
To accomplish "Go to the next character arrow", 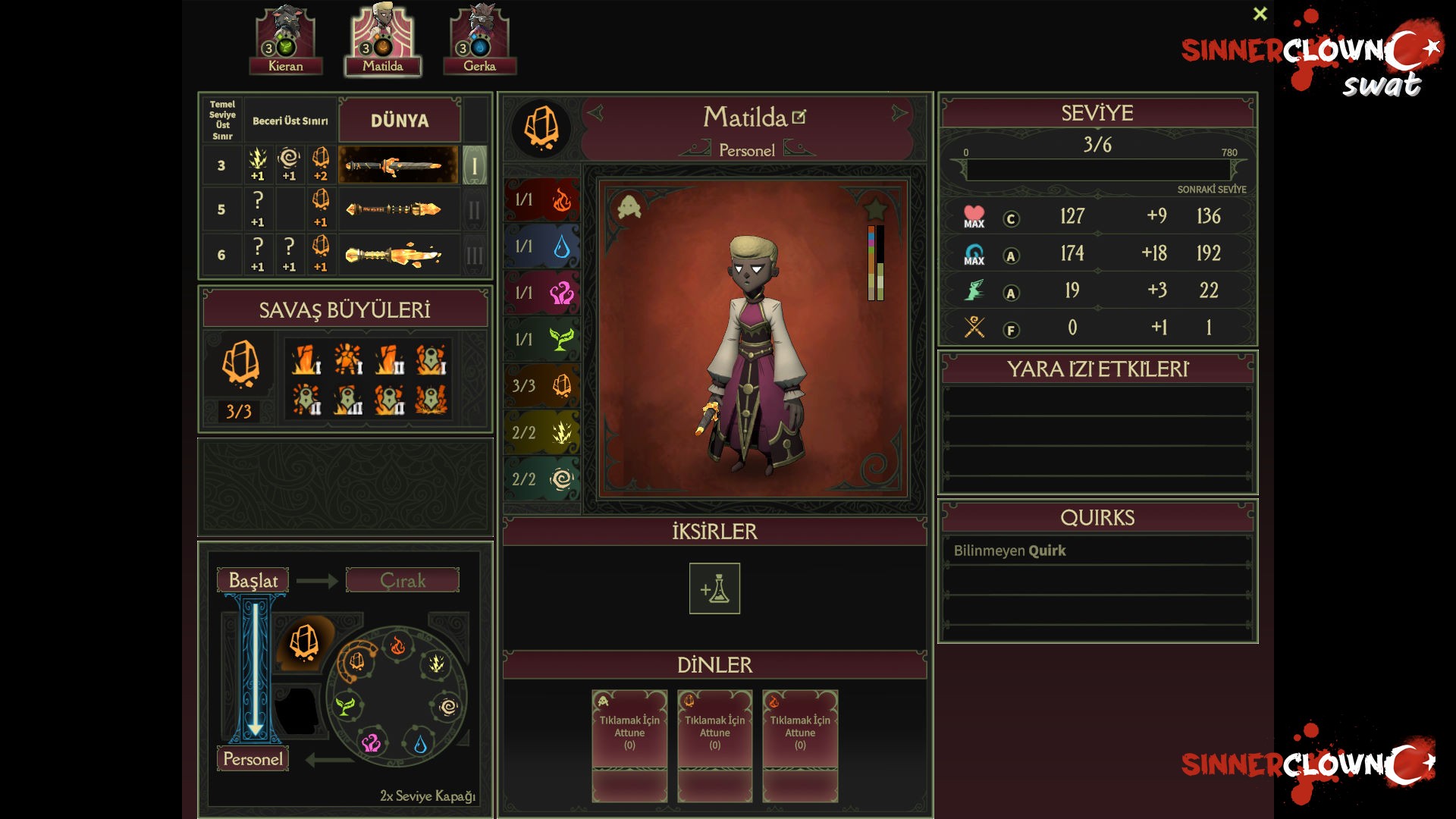I will click(x=899, y=114).
